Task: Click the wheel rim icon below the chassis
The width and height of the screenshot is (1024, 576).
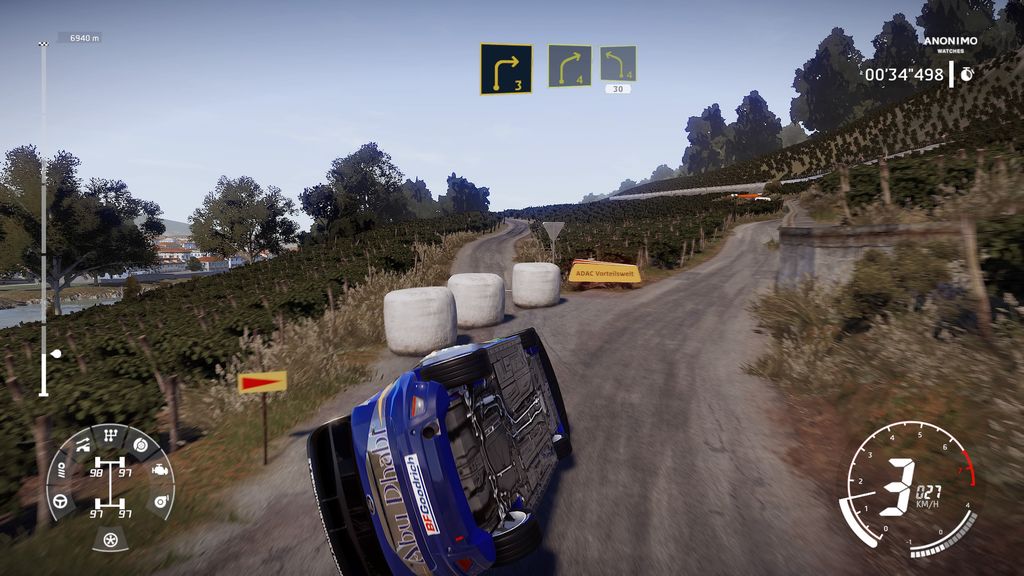Action: [x=110, y=540]
